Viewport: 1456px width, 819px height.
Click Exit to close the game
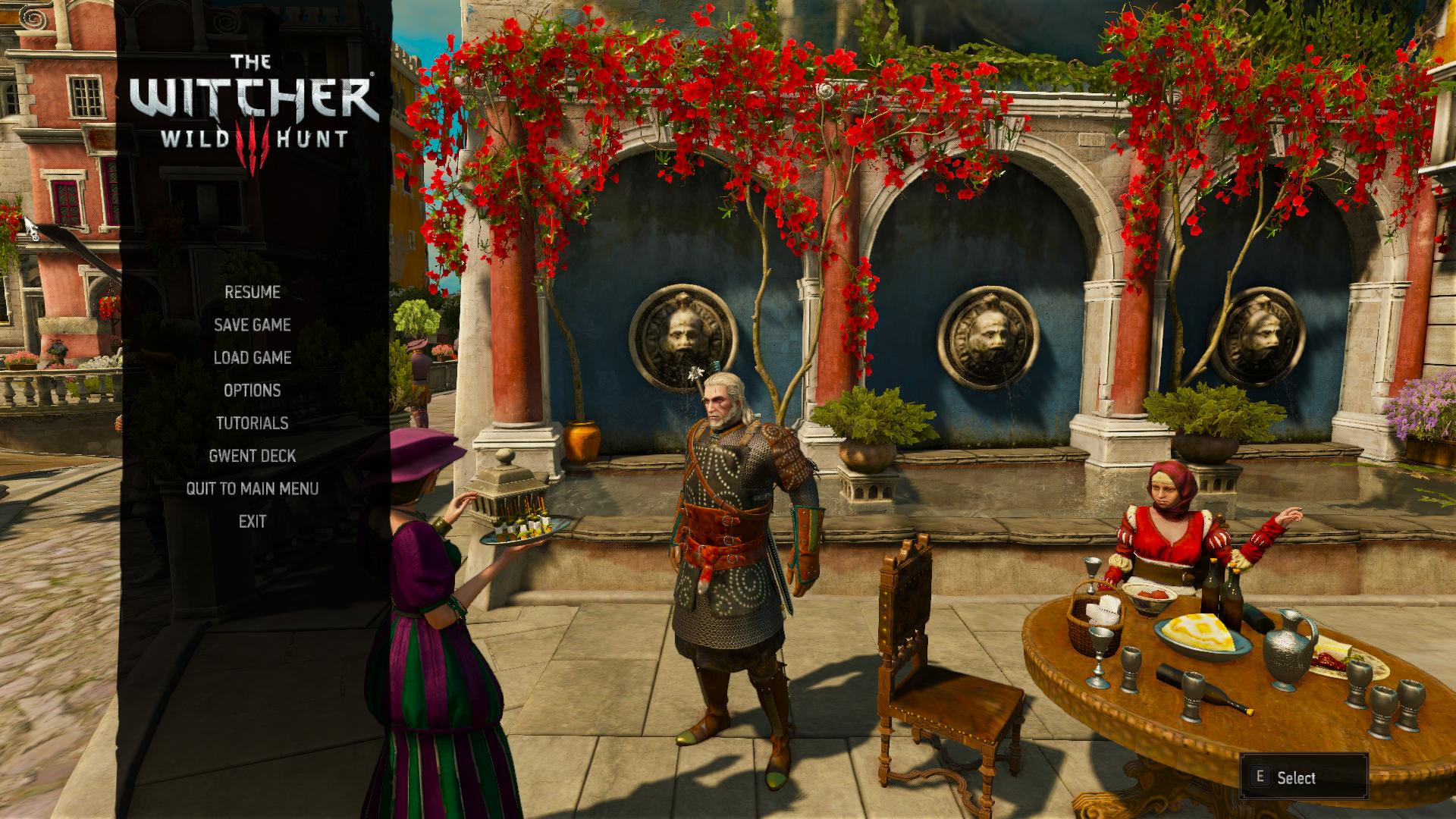[x=253, y=522]
